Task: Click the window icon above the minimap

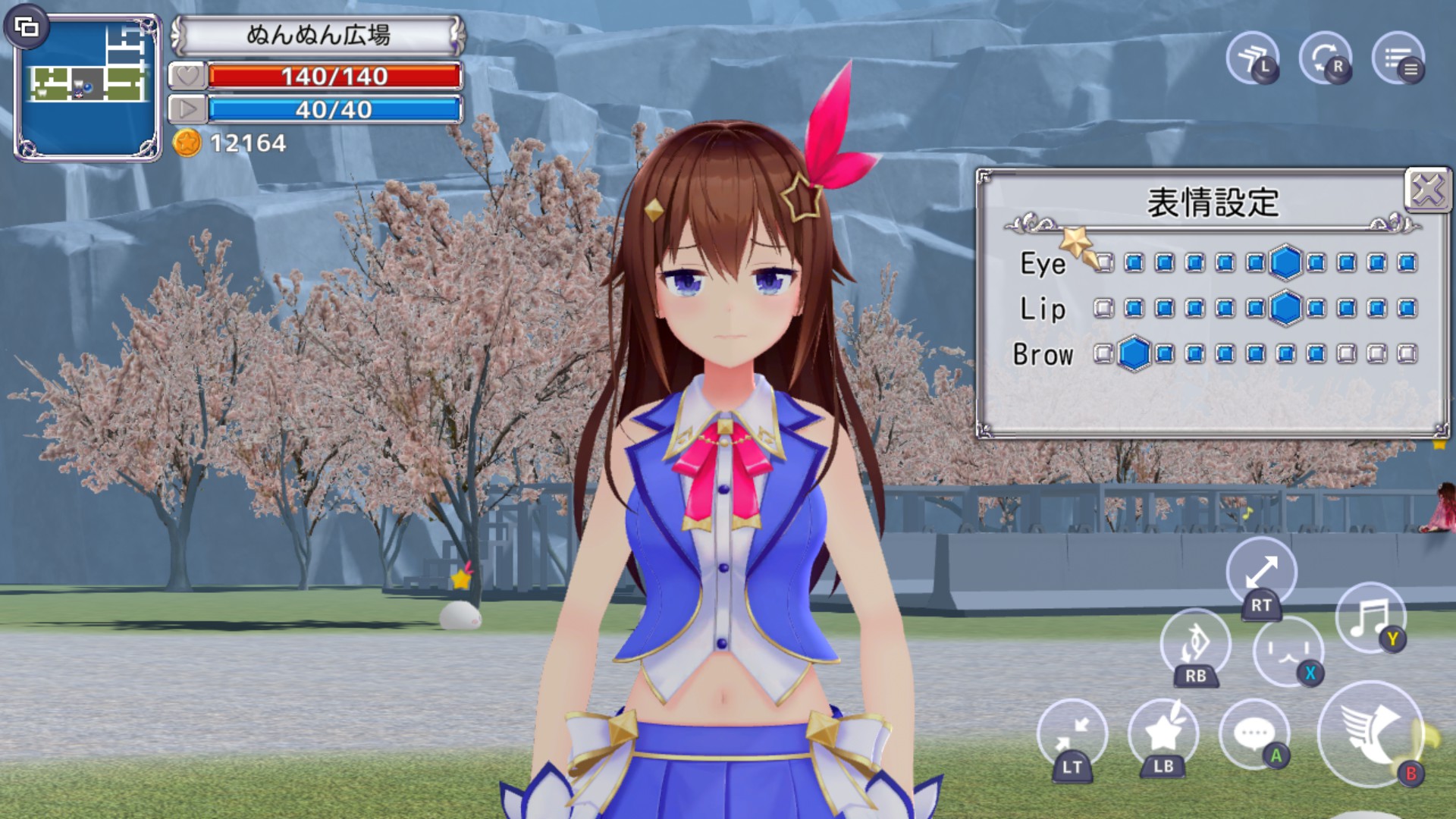Action: click(x=27, y=28)
